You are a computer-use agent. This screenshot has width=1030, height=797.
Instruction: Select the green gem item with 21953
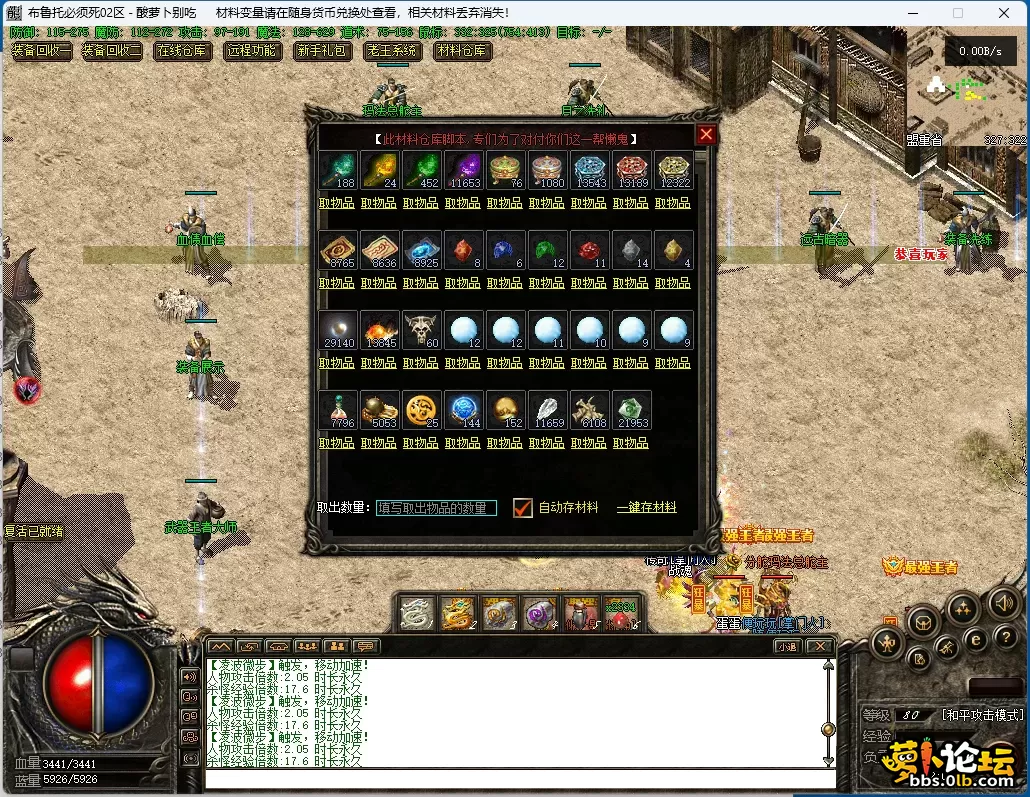pos(630,410)
